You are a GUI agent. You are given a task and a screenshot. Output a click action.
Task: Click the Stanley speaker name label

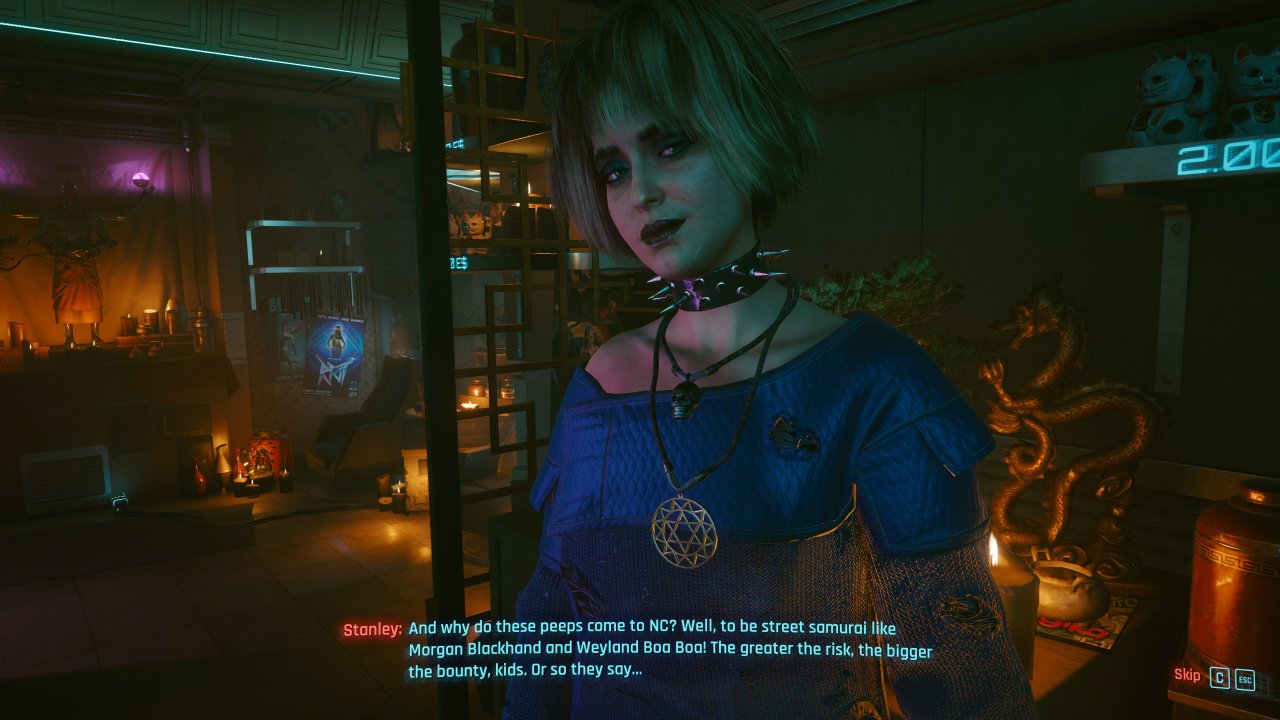click(x=371, y=630)
